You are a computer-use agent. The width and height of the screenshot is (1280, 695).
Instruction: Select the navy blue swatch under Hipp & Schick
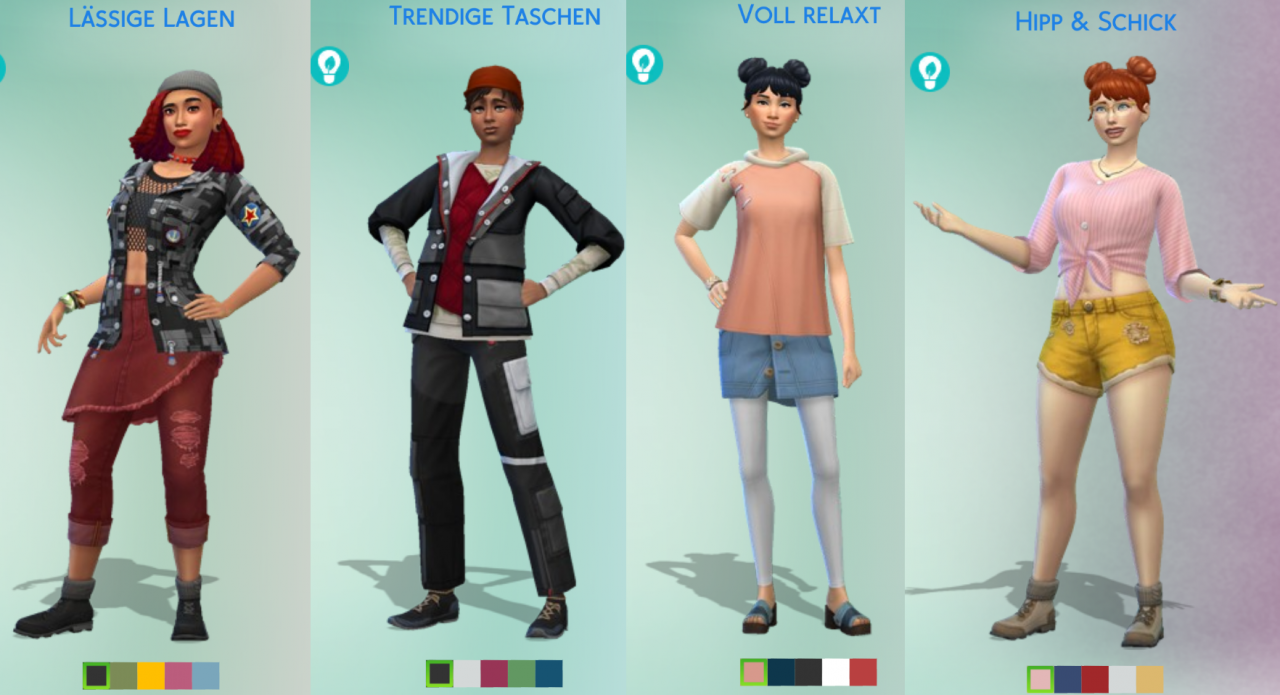1068,680
